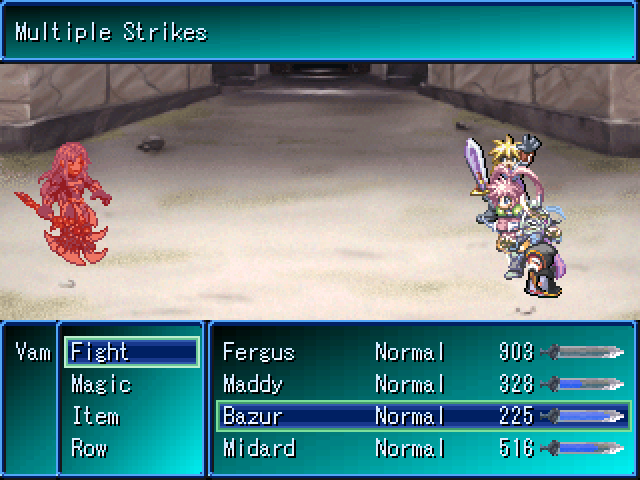
Task: Select Midard in the party list
Action: 258,448
